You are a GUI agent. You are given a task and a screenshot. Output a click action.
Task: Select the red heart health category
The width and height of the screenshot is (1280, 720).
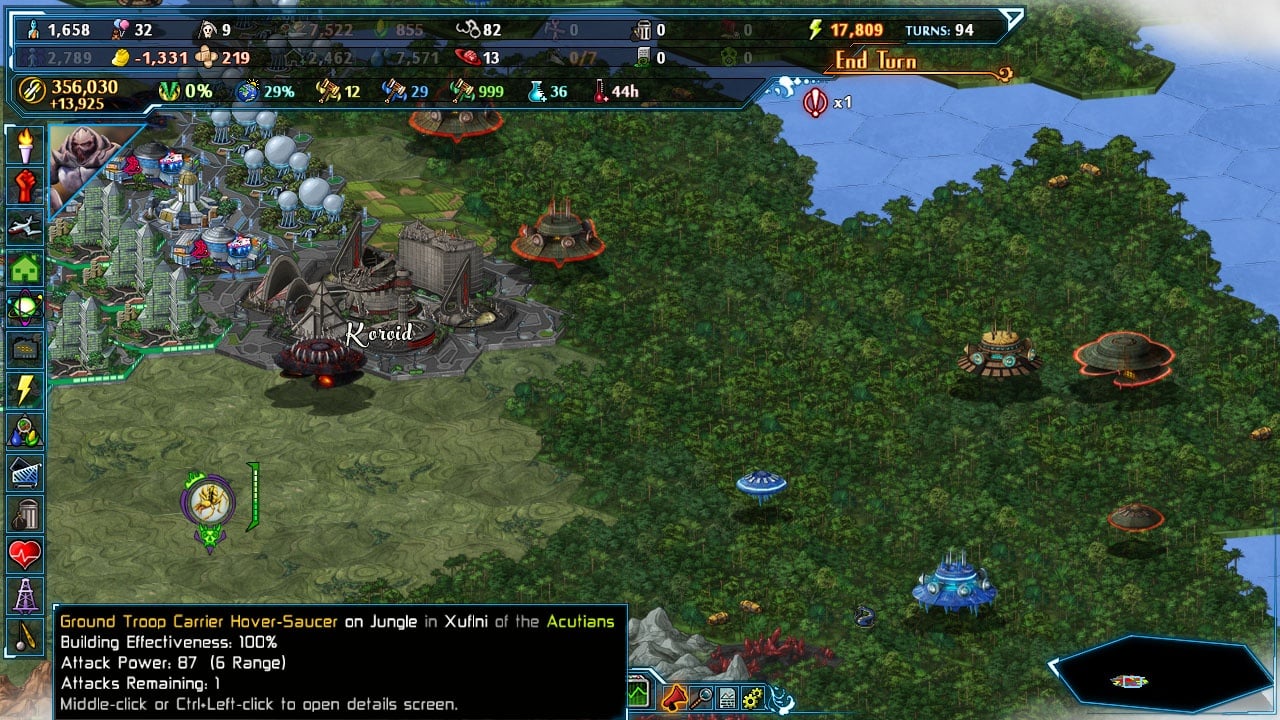click(x=25, y=553)
